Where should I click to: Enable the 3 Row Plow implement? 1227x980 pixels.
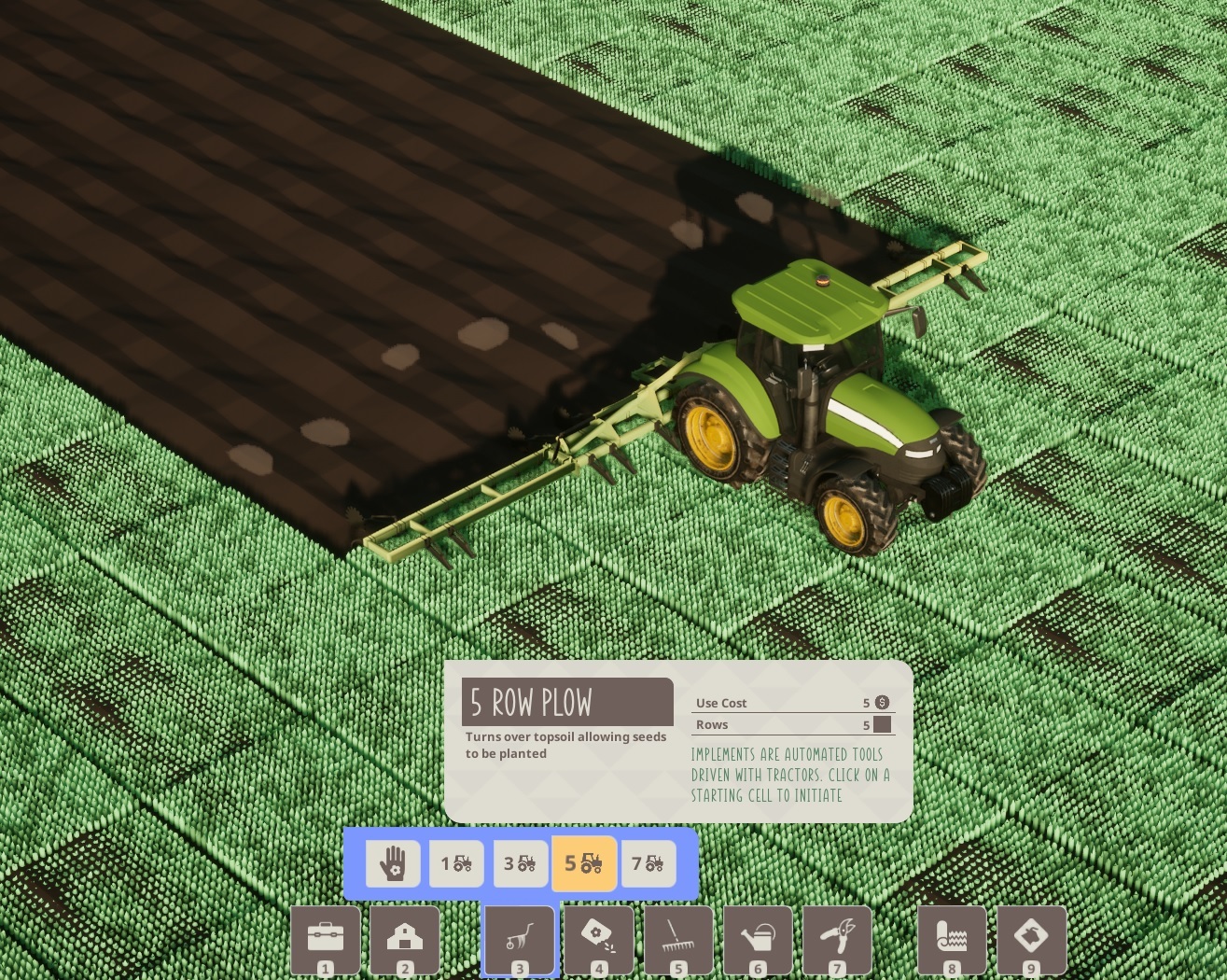[x=520, y=863]
